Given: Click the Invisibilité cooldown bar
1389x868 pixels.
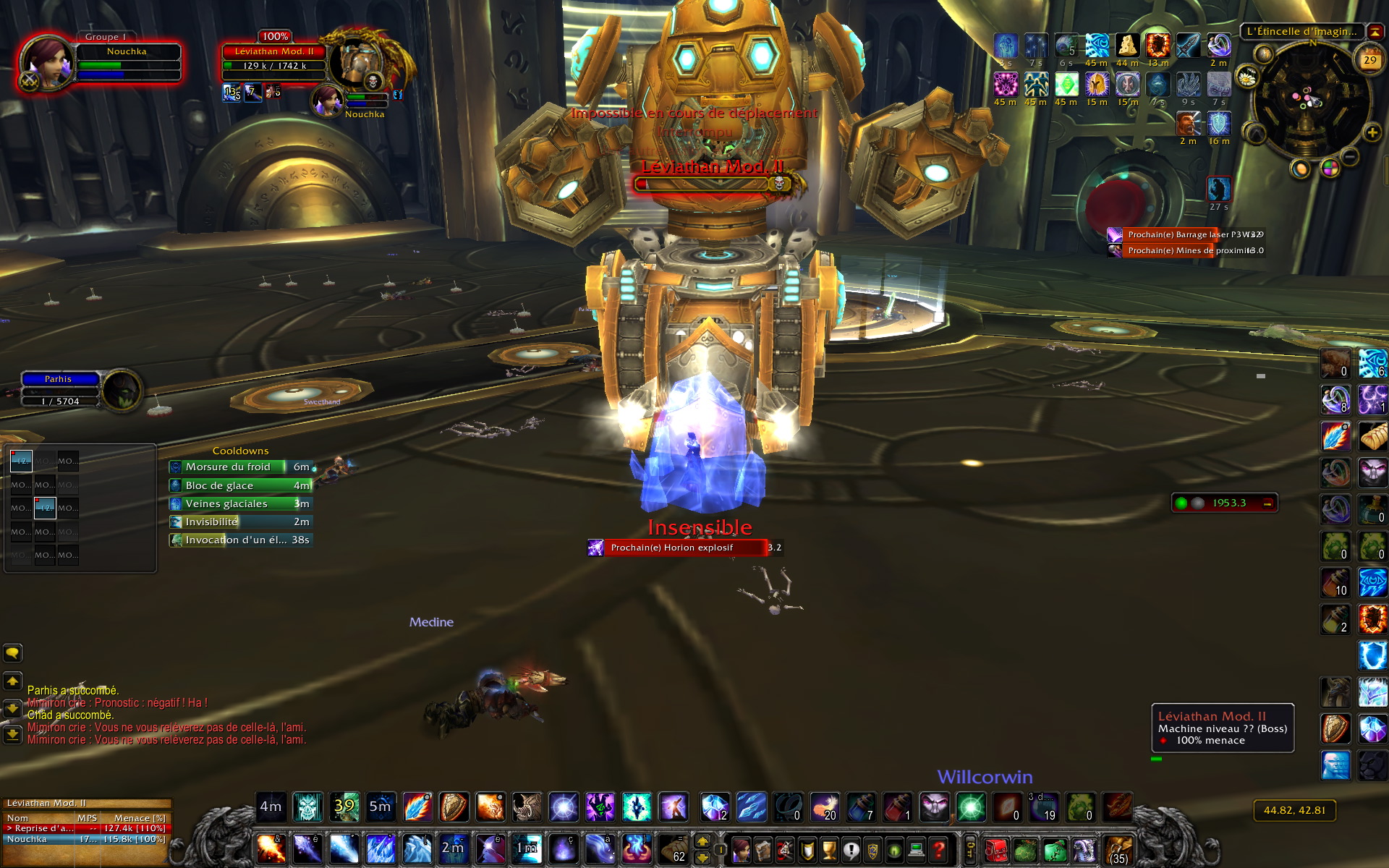Looking at the screenshot, I should click(240, 522).
